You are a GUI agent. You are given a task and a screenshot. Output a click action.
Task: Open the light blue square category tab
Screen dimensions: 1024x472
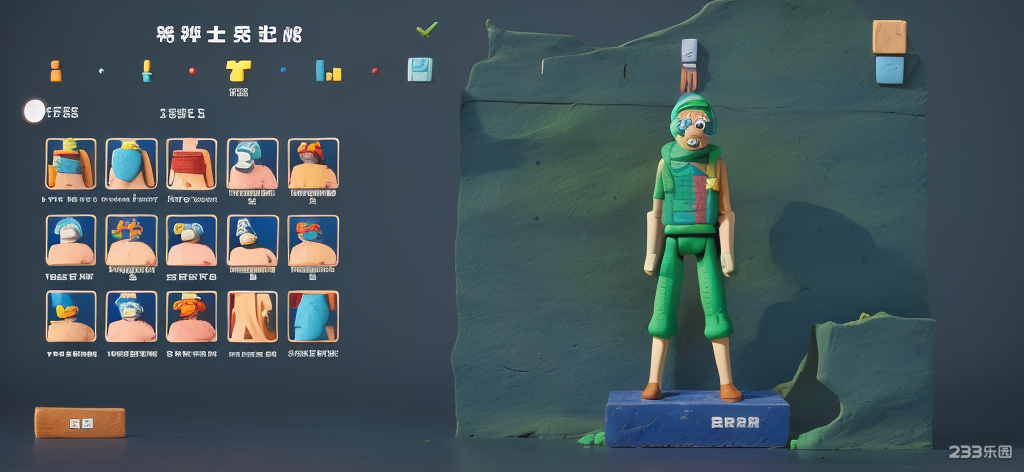tap(420, 70)
